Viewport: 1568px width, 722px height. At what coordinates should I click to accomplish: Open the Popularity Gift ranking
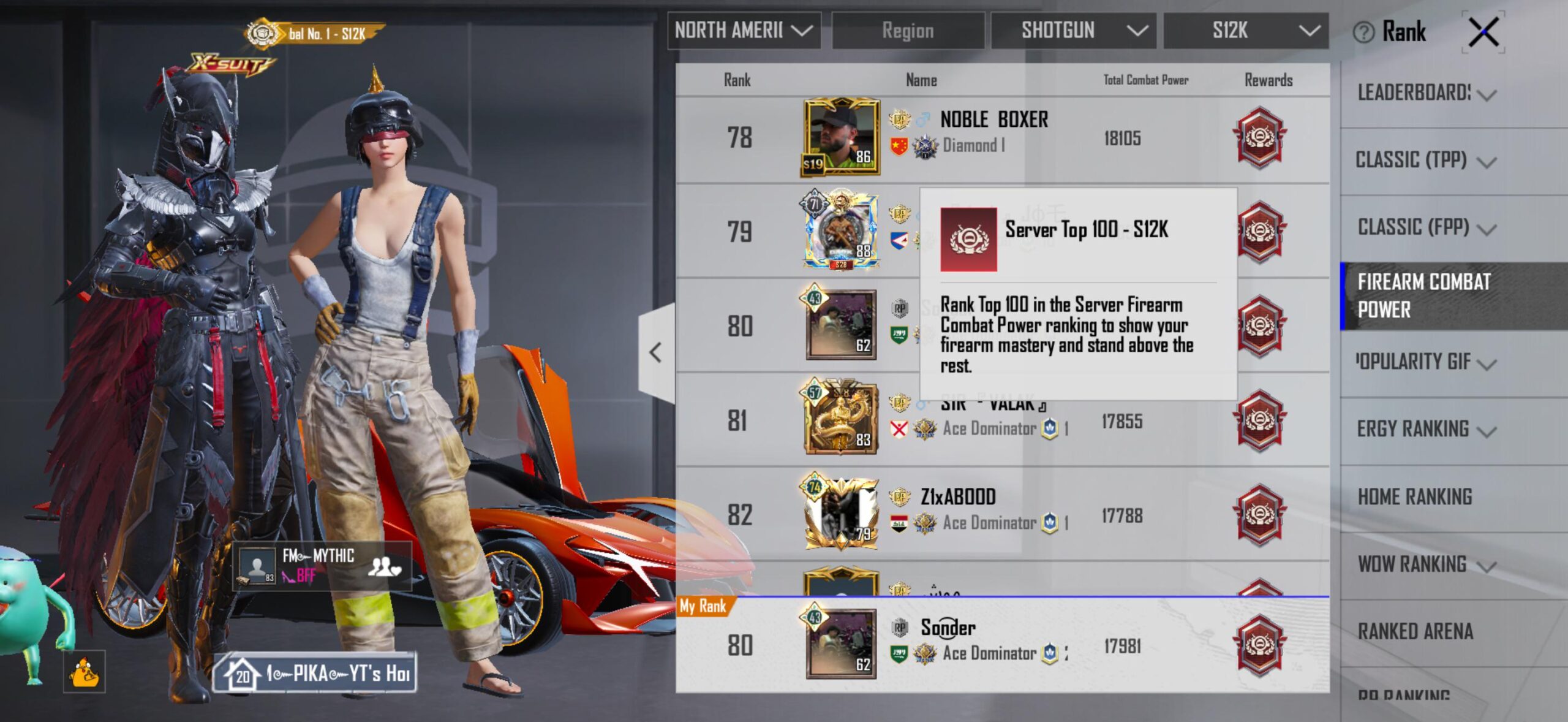pos(1427,363)
